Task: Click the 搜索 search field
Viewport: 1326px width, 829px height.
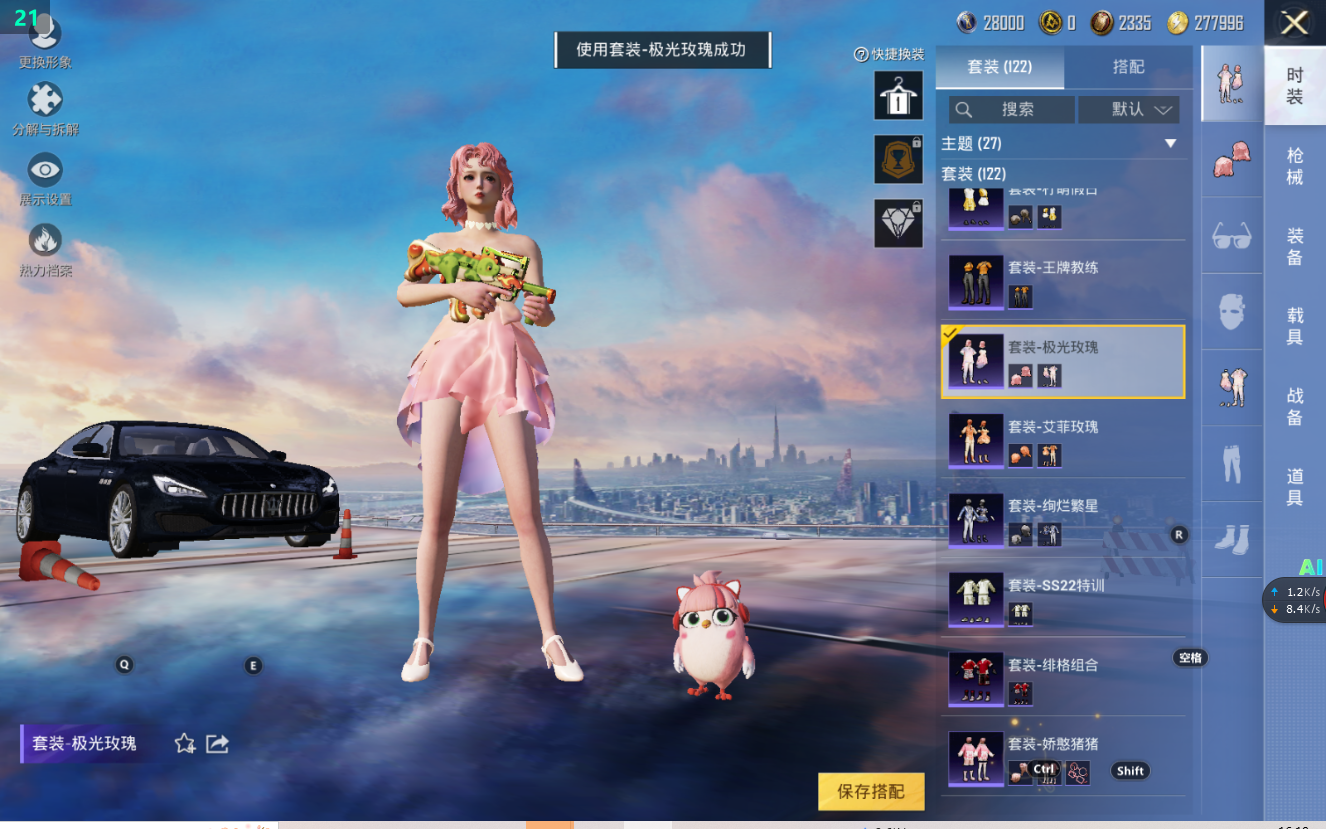Action: [x=1012, y=110]
